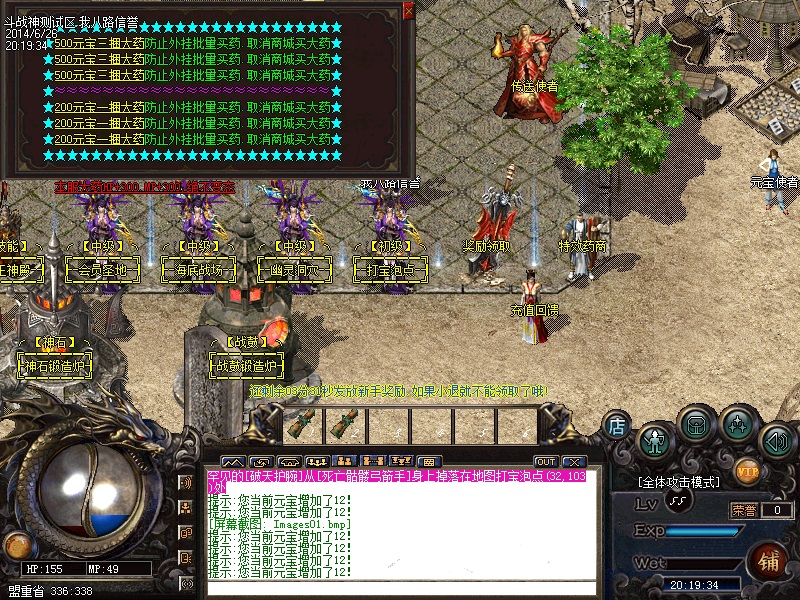Click the red 铺 stall button
Screen dimensions: 800x600
[770, 560]
